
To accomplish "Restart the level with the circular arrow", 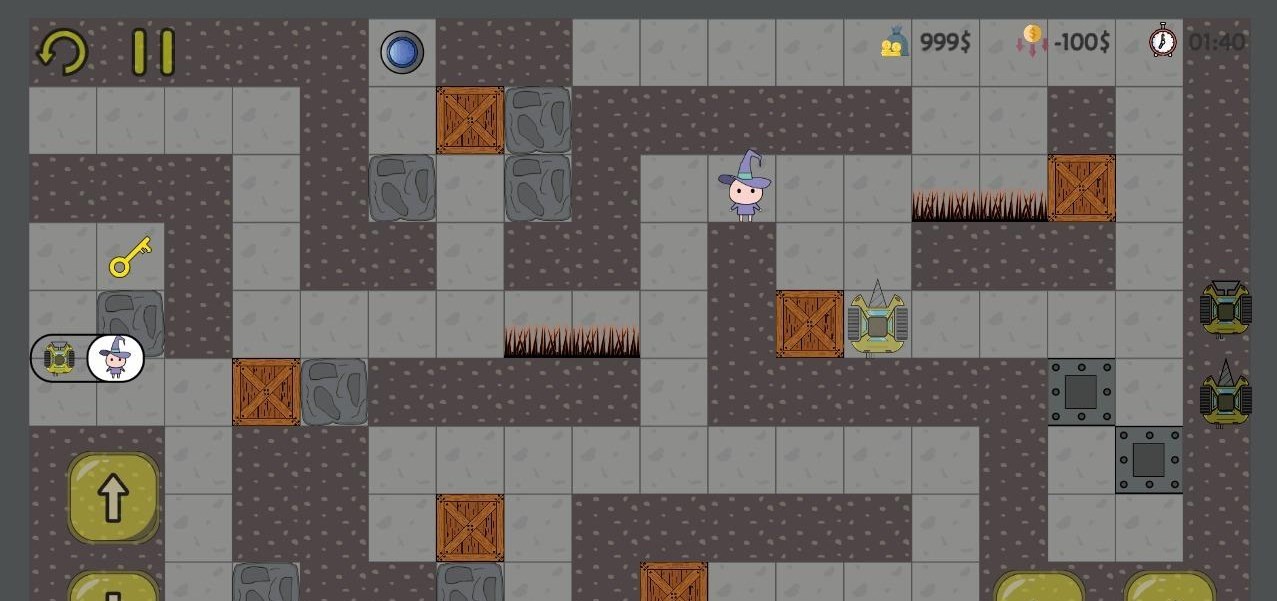I will point(62,51).
